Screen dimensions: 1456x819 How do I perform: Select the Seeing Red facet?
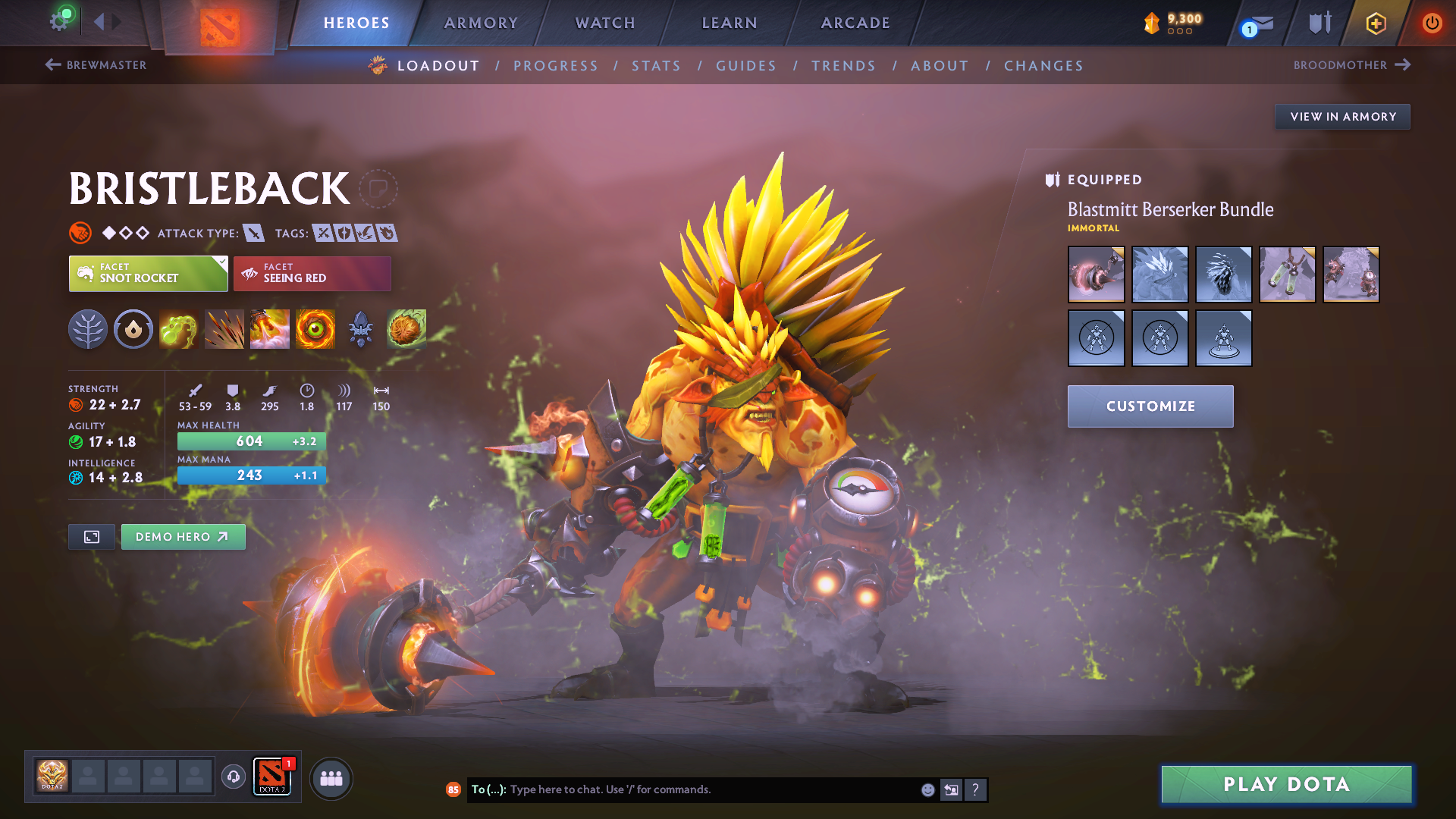[x=312, y=274]
